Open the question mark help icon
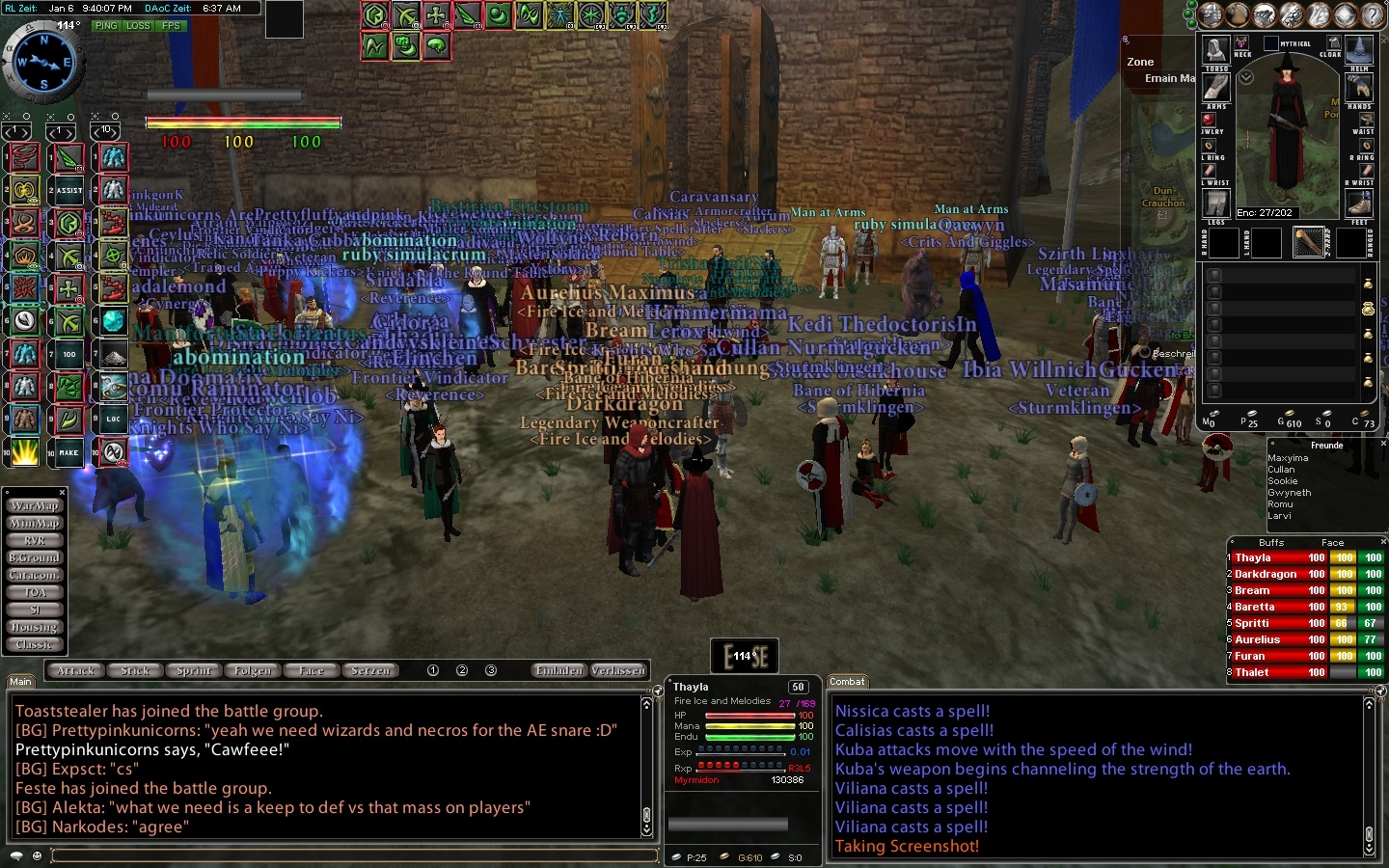The image size is (1389, 868). [x=1372, y=14]
